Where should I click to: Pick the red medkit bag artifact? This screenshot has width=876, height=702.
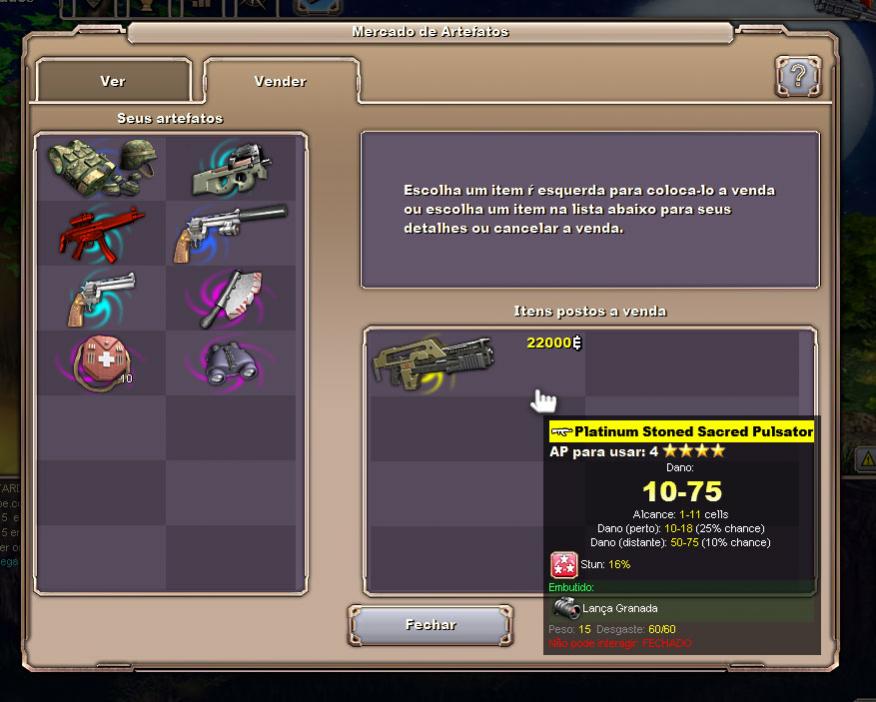(102, 361)
